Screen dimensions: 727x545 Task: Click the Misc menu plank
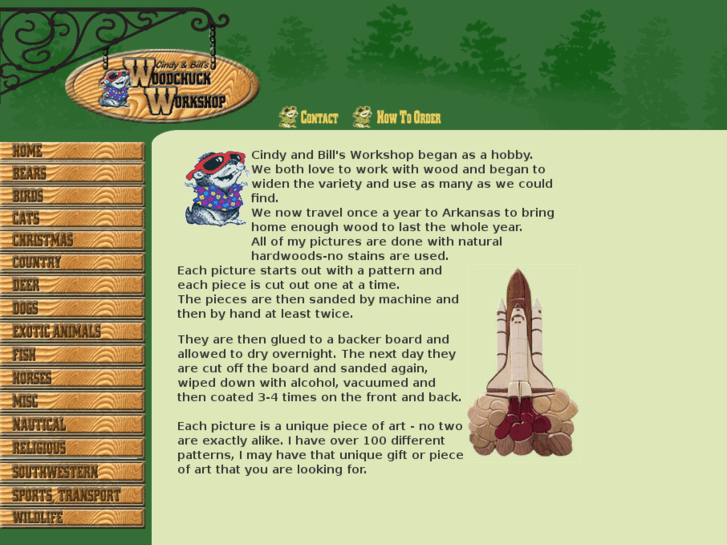pos(72,402)
